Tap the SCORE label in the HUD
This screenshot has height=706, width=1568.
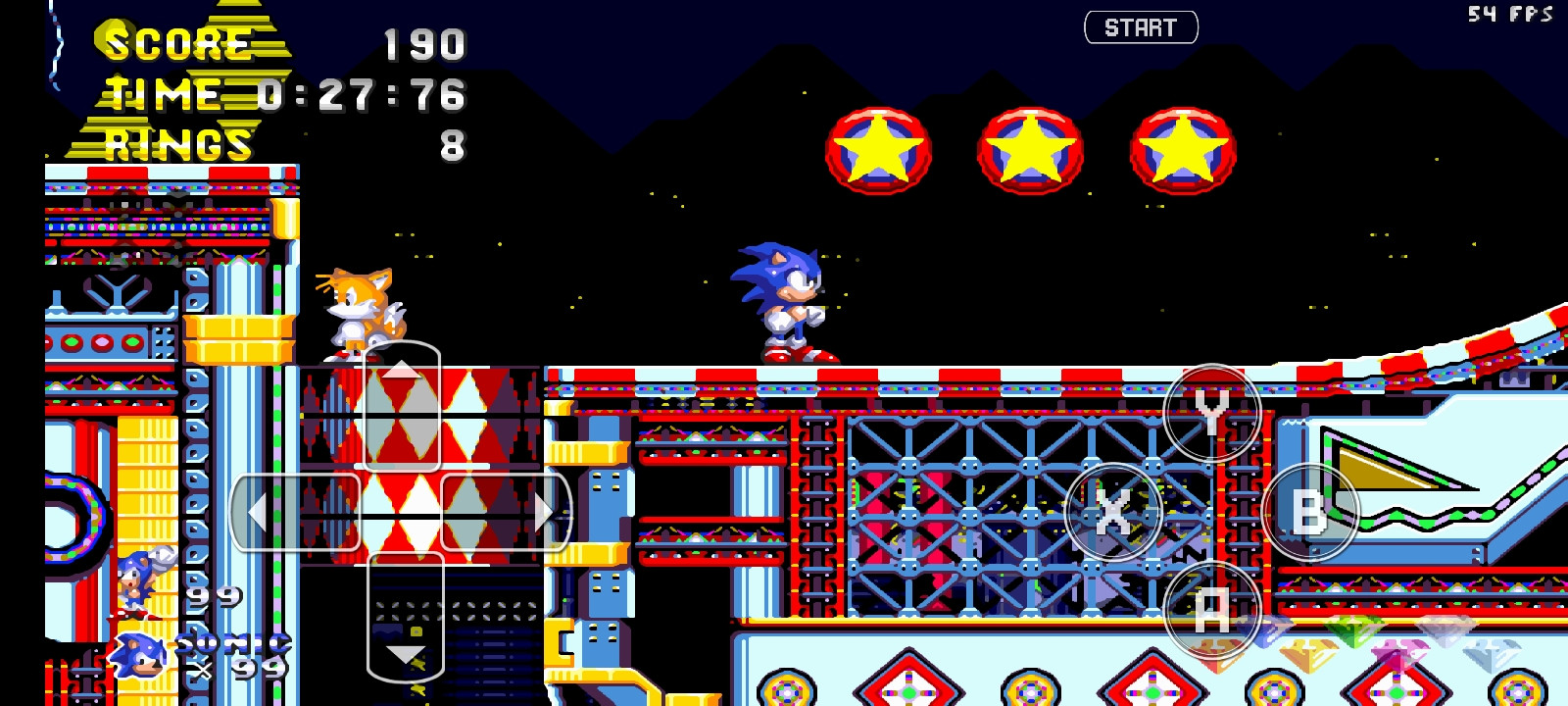click(x=176, y=43)
